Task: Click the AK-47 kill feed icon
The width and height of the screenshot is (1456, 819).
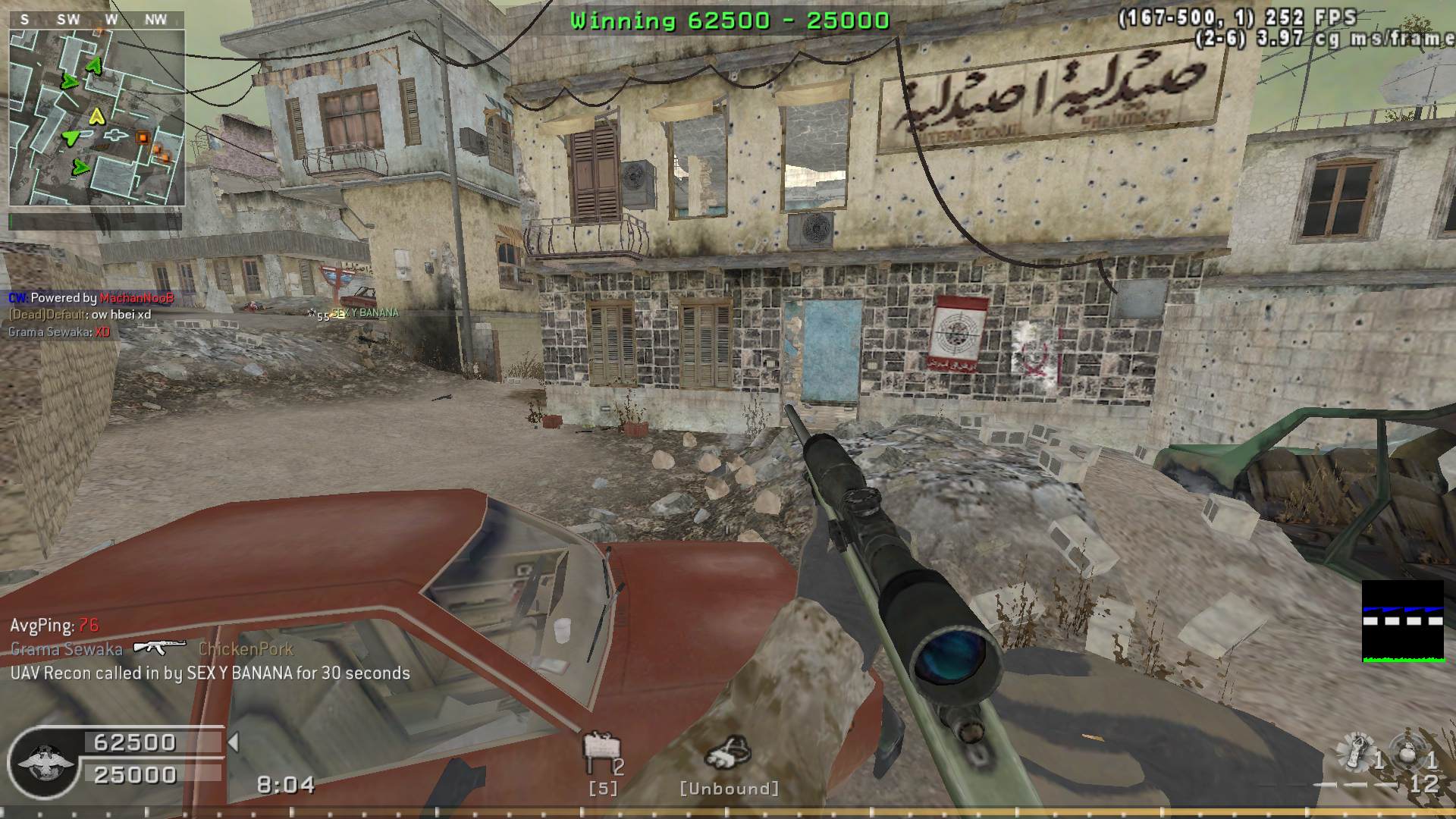Action: [x=159, y=647]
